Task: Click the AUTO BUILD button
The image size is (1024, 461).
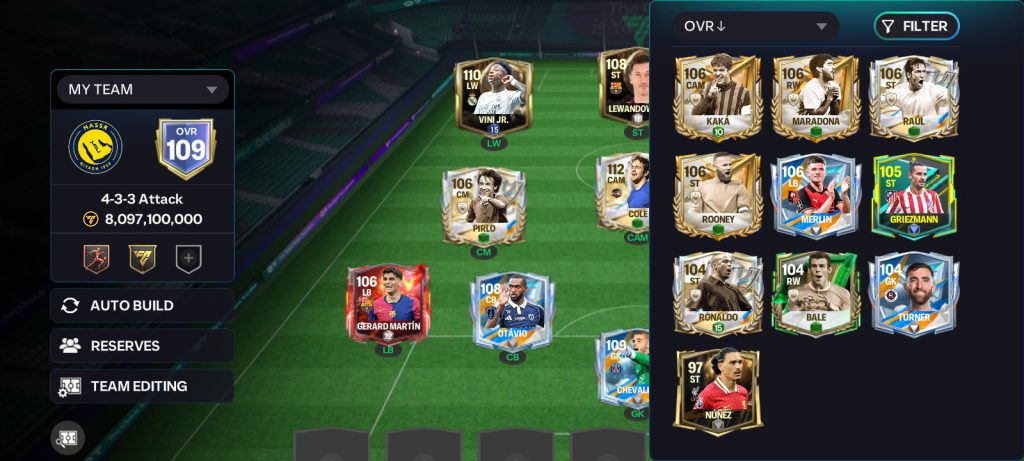Action: pos(142,306)
